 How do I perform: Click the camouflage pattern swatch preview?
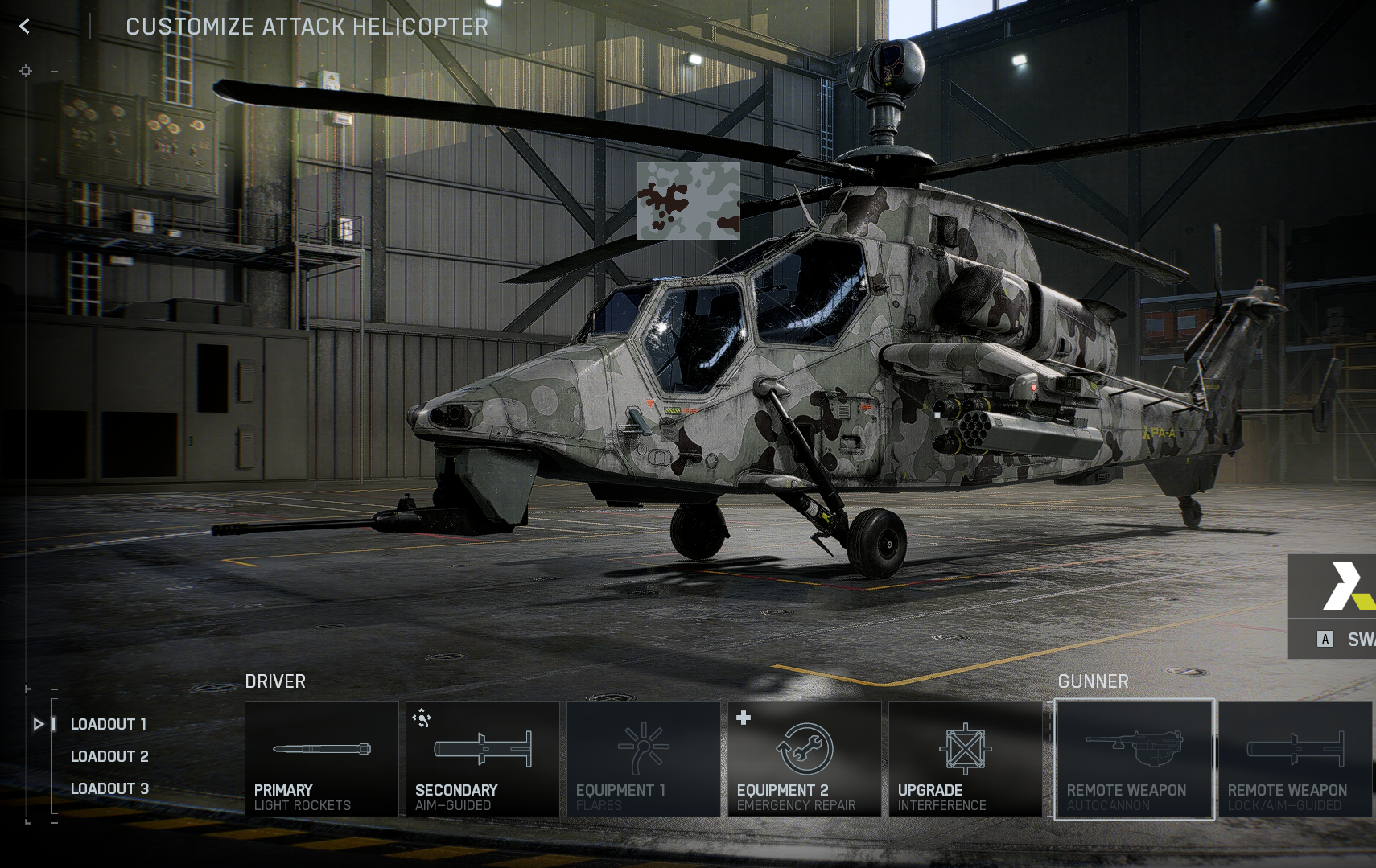689,201
